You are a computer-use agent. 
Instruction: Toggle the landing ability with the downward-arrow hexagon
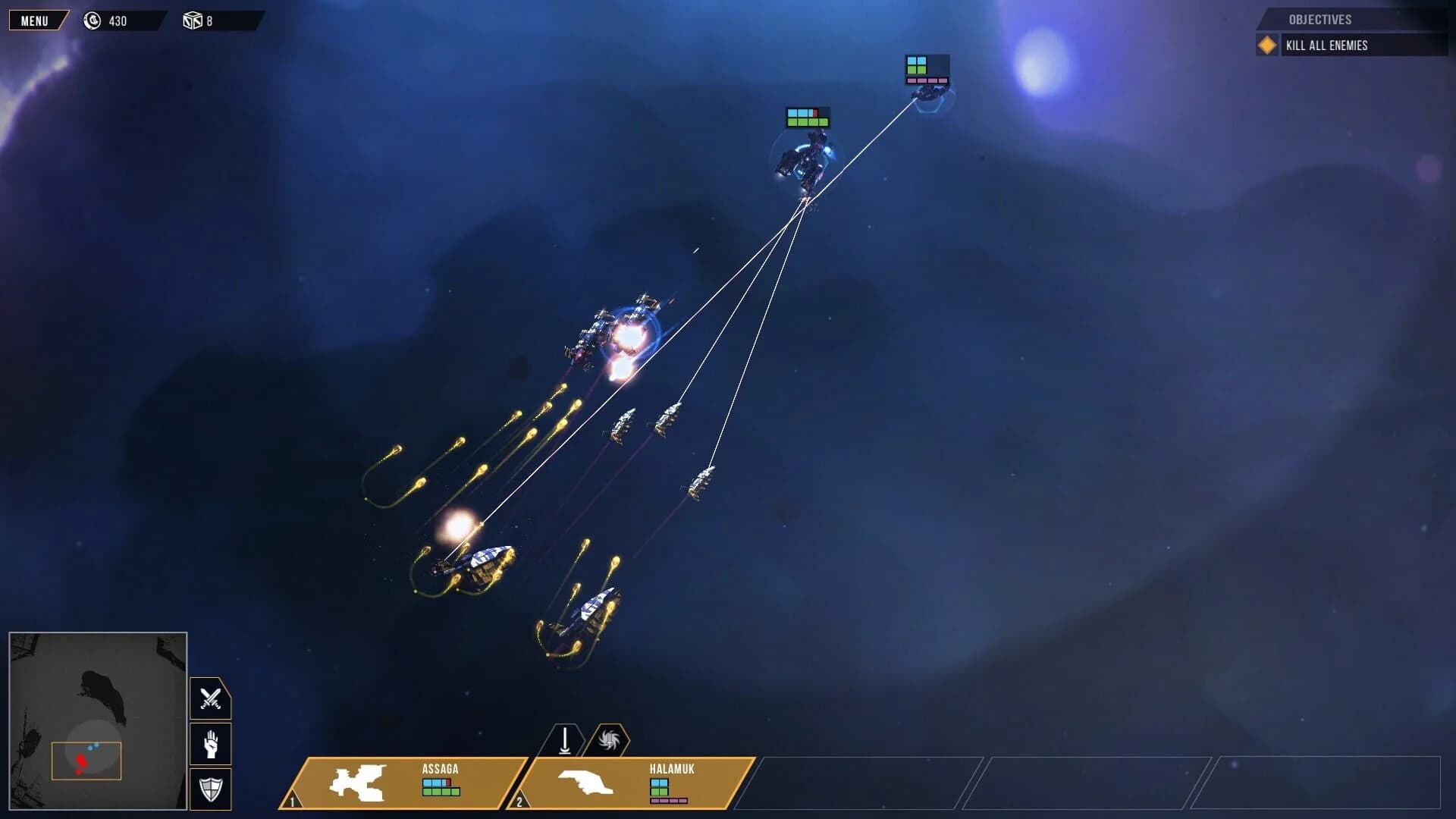pyautogui.click(x=564, y=739)
